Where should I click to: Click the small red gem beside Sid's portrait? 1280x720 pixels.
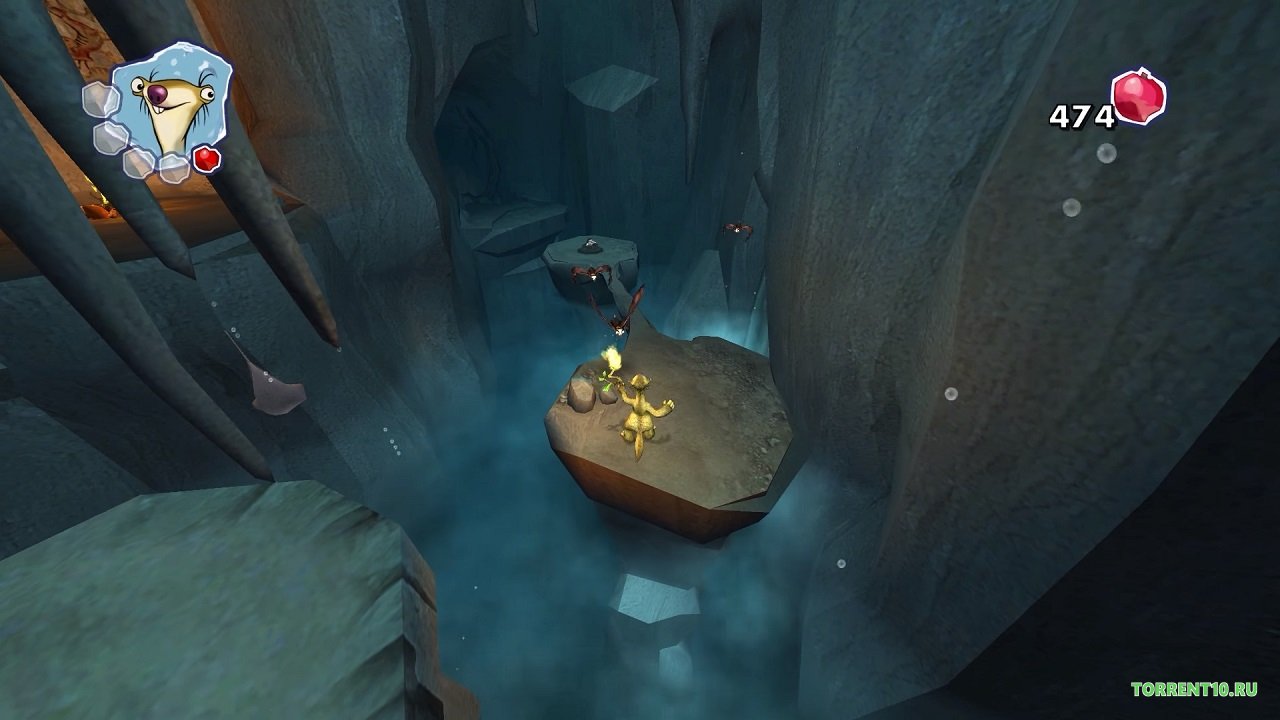coord(206,159)
